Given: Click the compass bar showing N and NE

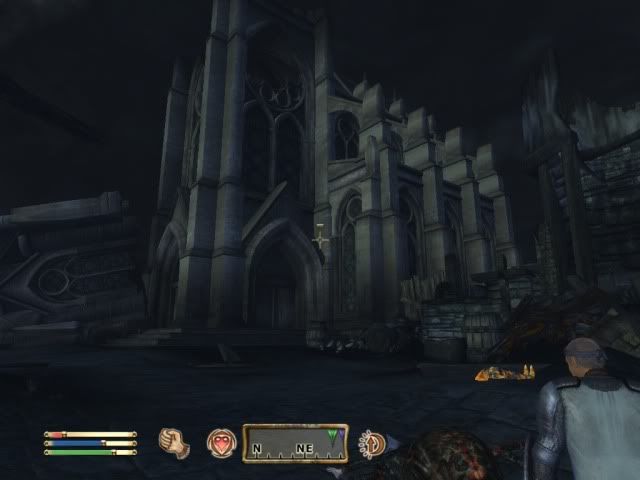Looking at the screenshot, I should click(295, 443).
